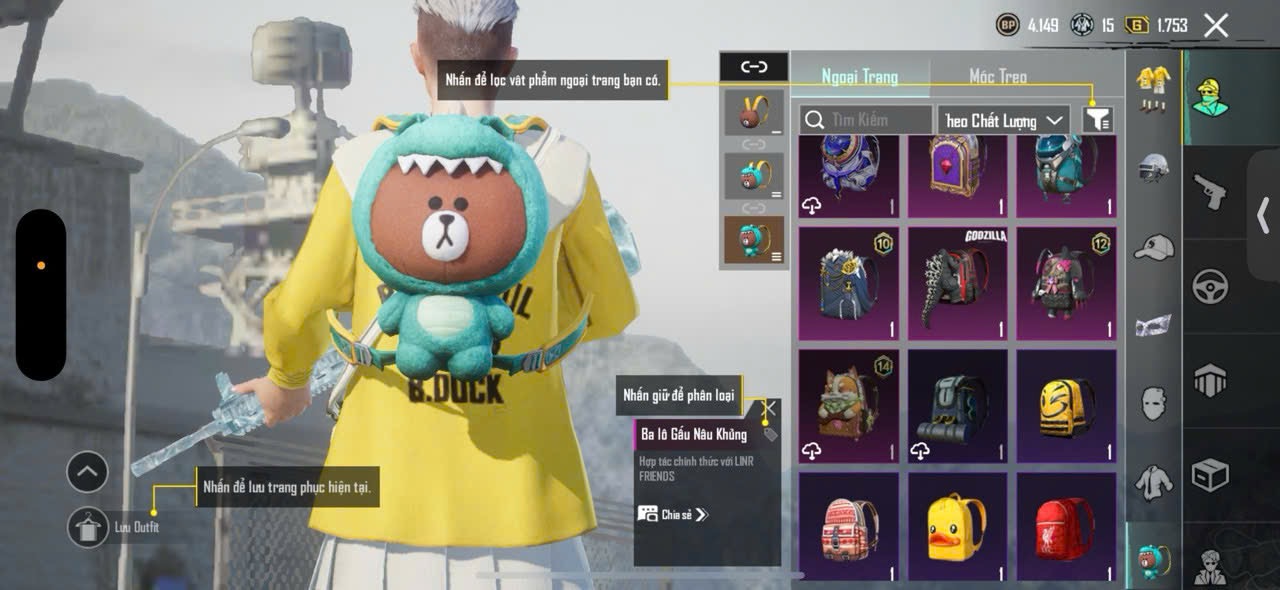Select the yellow winking smiley backpack
This screenshot has height=590, width=1280.
click(1066, 406)
